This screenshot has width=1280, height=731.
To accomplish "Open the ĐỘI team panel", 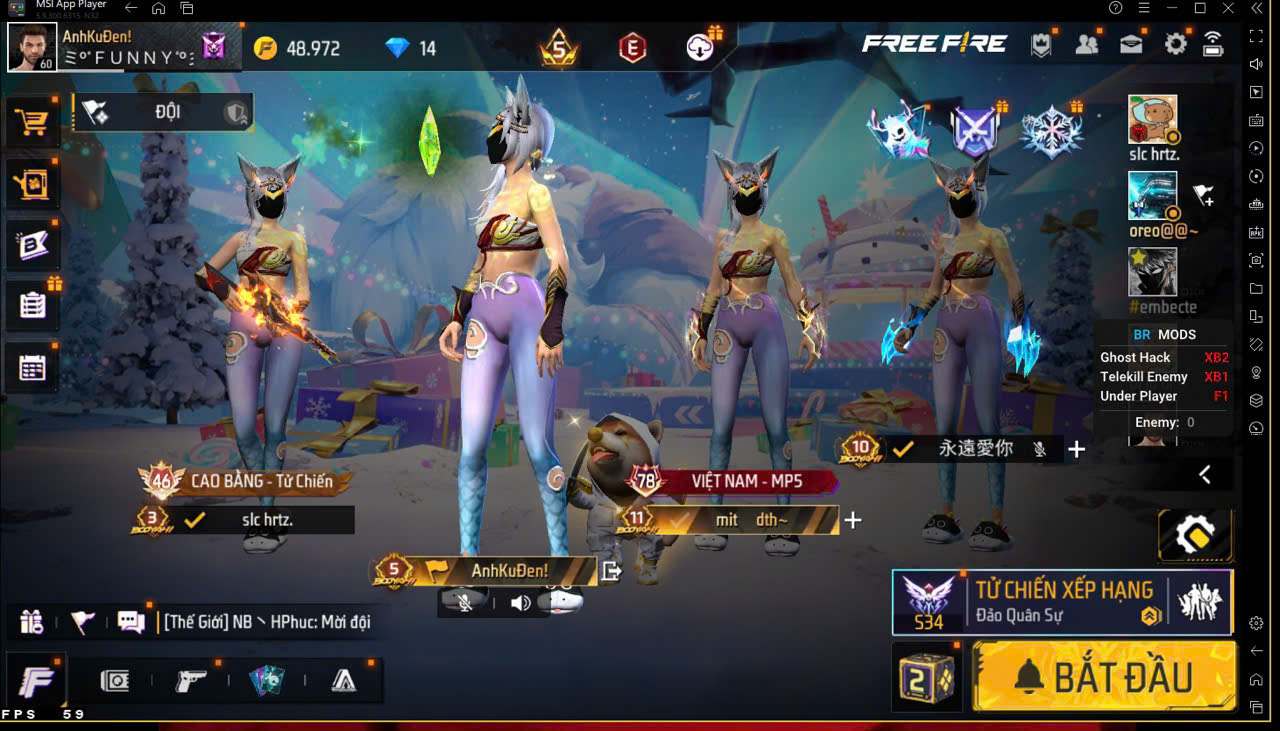I will (163, 112).
